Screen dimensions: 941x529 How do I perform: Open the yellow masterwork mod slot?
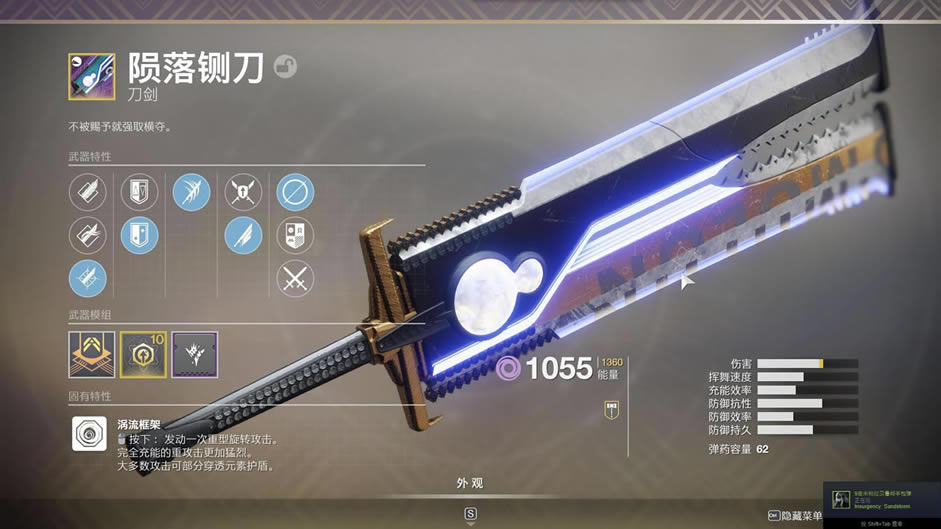143,354
